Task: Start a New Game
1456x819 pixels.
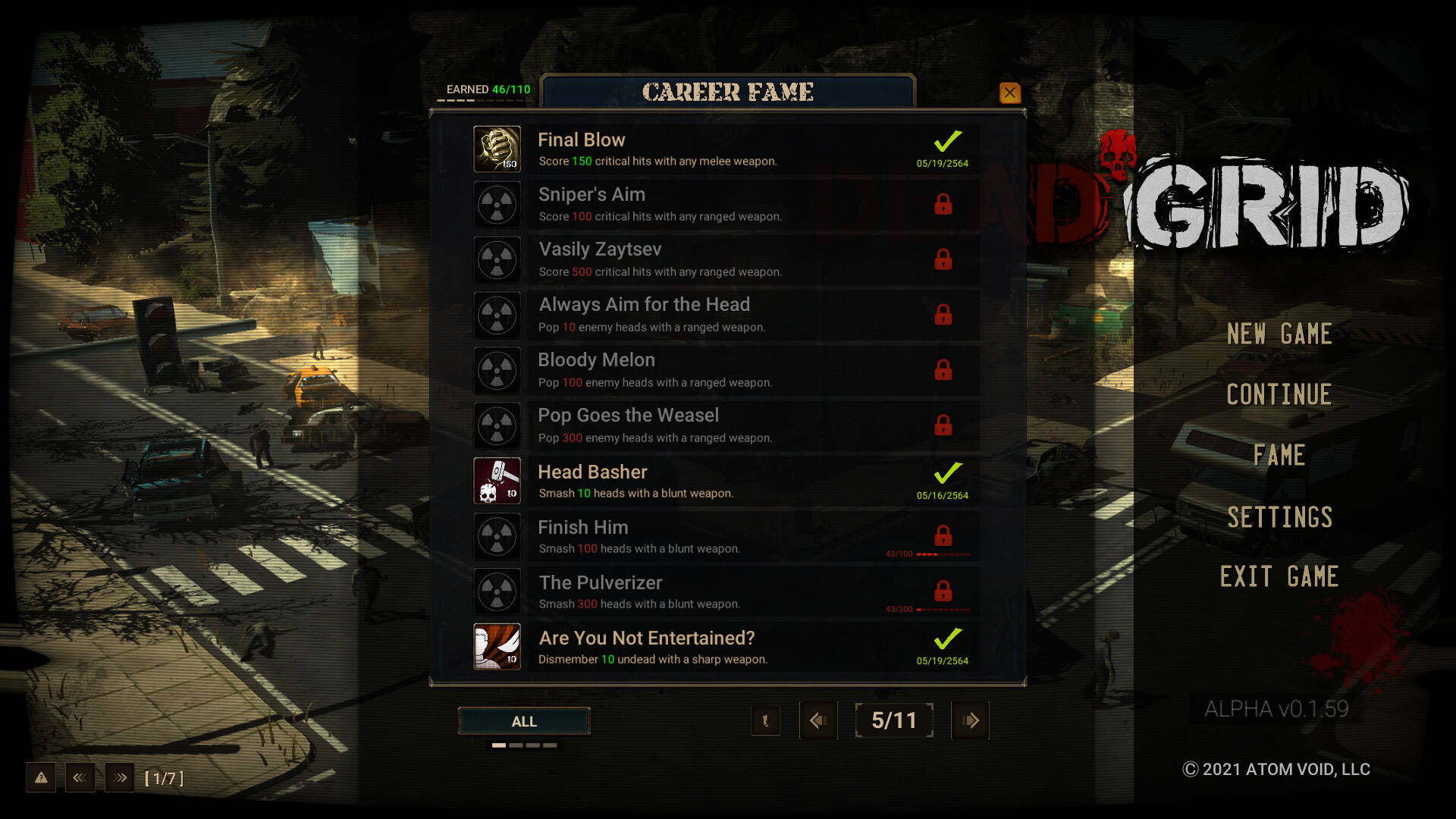Action: coord(1279,334)
